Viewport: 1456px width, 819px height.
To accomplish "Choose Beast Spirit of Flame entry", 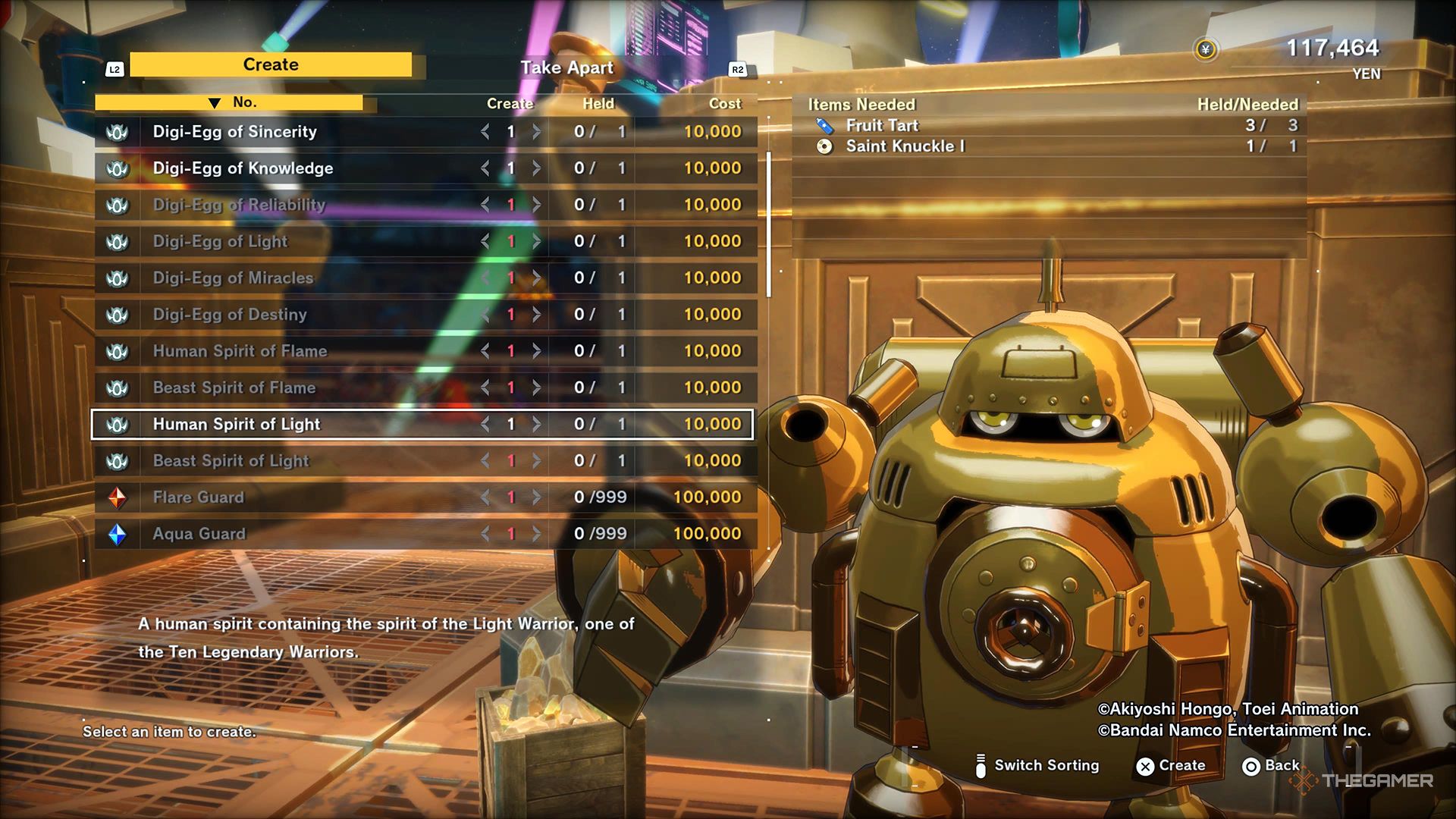I will (234, 388).
